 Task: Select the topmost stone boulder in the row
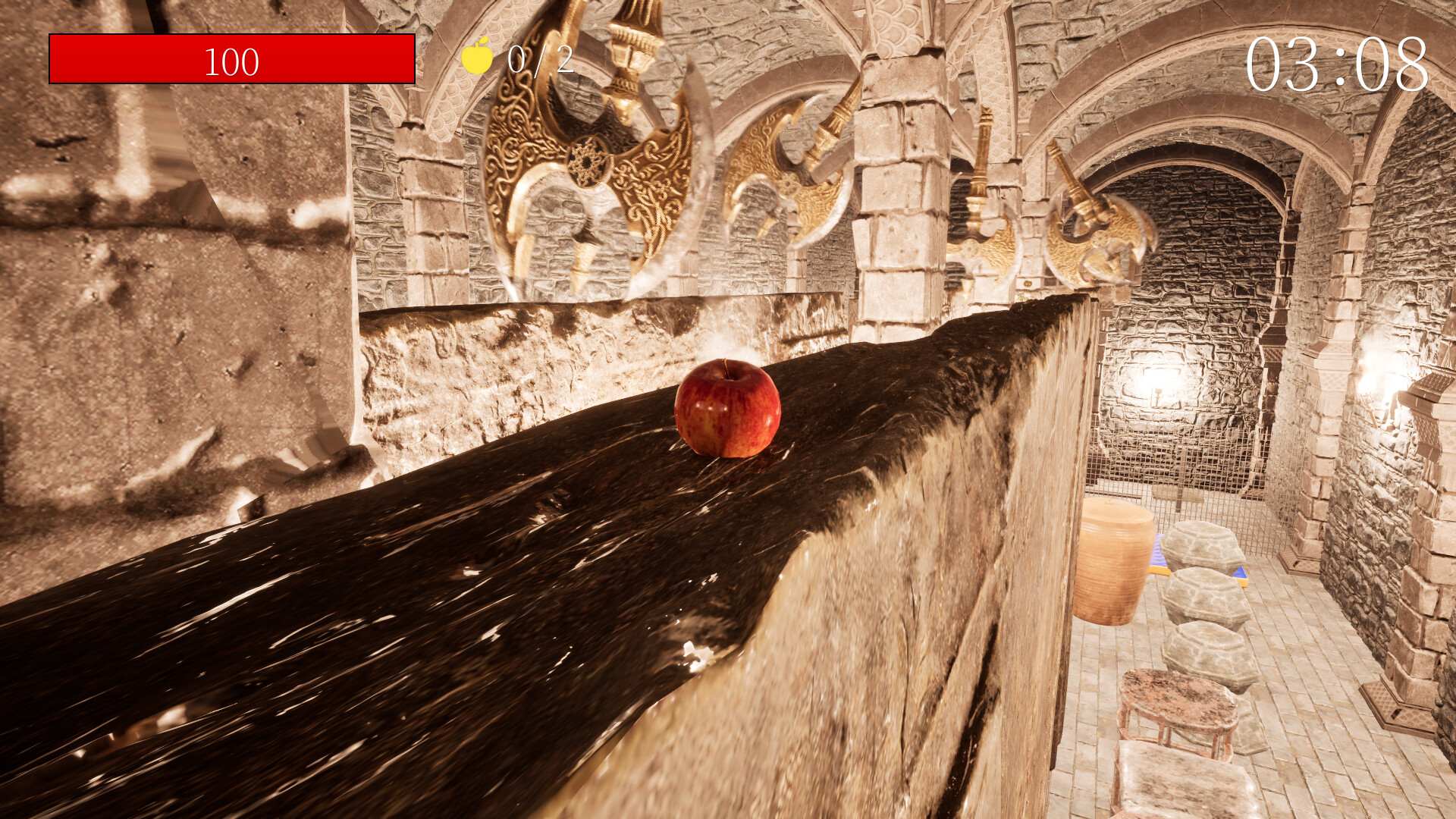1200,544
